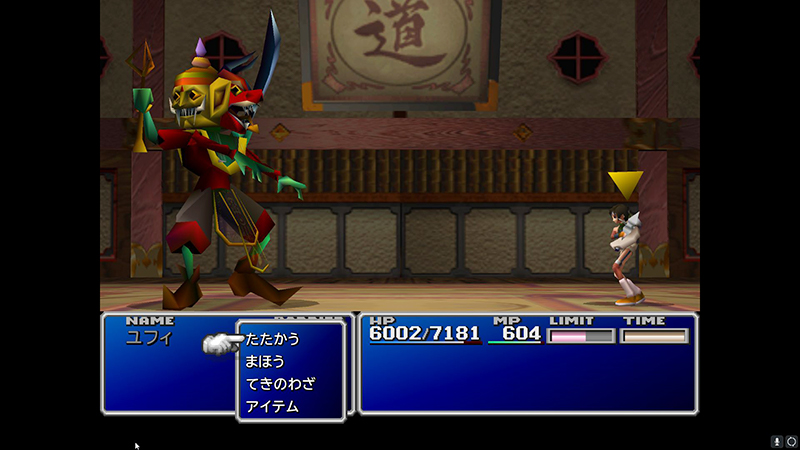The image size is (800, 450).
Task: Open the てきのわざ (Enemy Skill) command
Action: click(x=280, y=384)
